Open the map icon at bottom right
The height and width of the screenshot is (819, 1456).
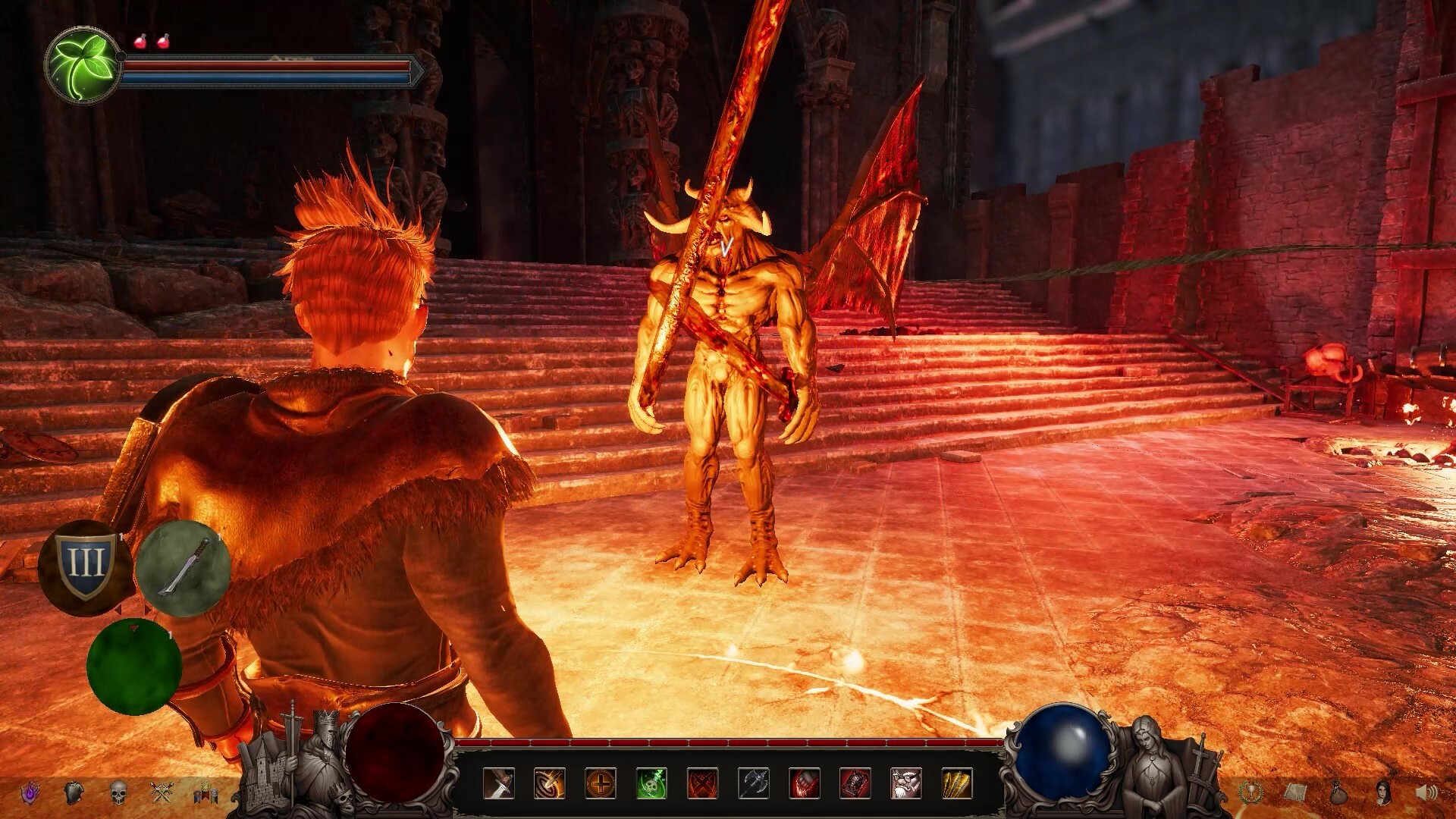click(x=1296, y=793)
